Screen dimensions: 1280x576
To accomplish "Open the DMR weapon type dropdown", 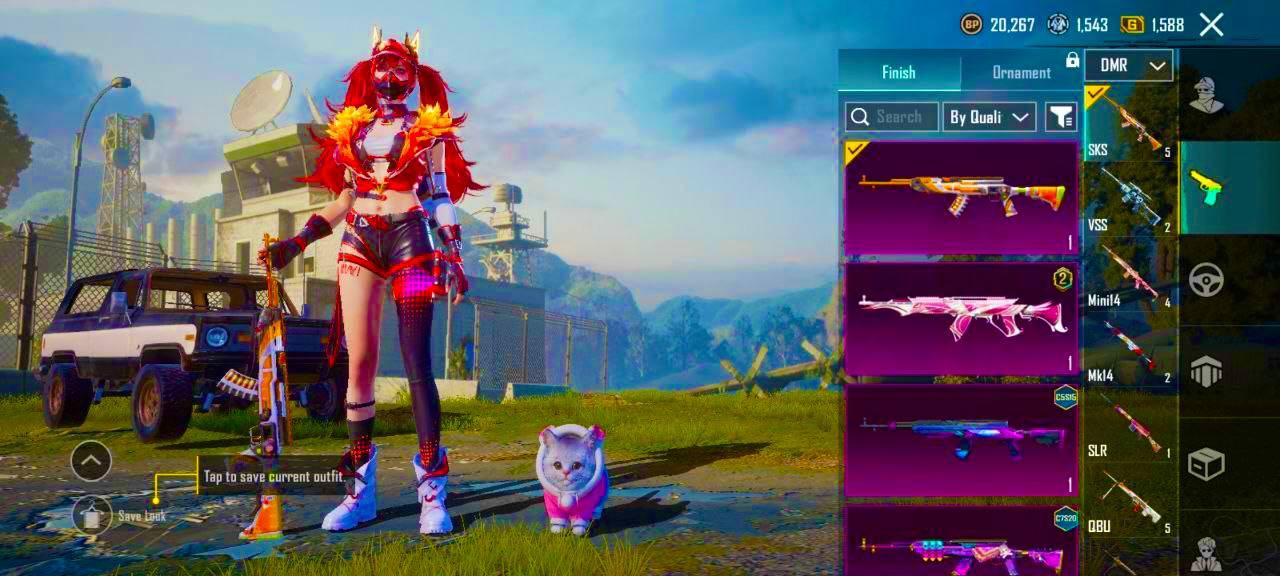I will tap(1128, 66).
